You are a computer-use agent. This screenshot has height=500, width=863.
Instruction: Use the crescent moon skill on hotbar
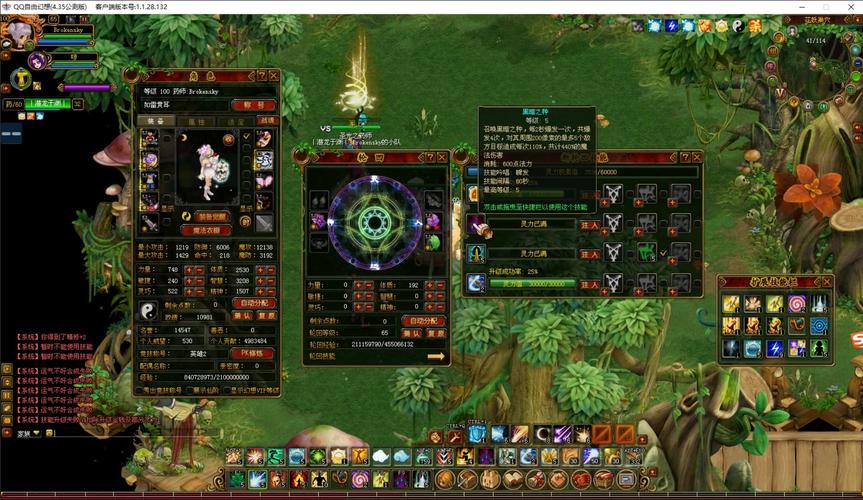pyautogui.click(x=542, y=434)
